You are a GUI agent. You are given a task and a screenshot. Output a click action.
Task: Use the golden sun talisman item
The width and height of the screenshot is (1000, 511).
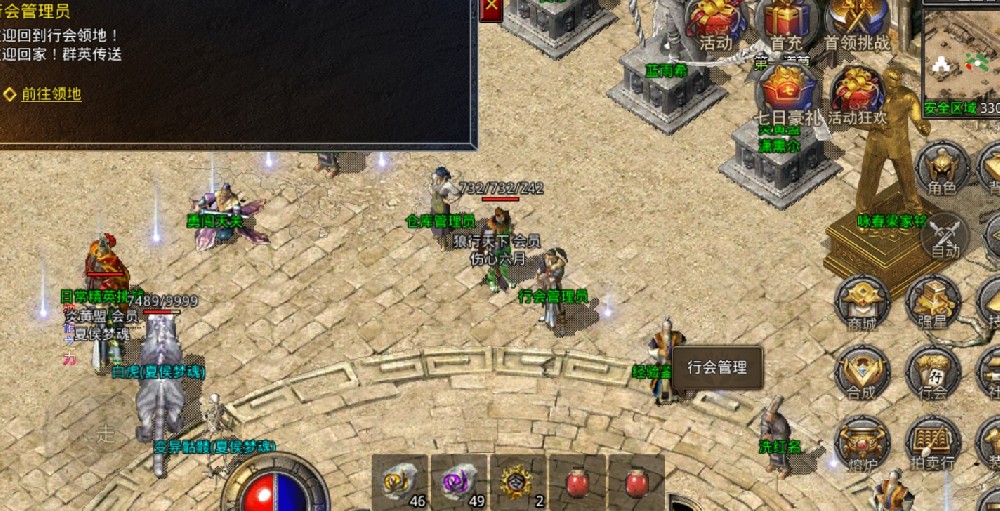pyautogui.click(x=518, y=482)
